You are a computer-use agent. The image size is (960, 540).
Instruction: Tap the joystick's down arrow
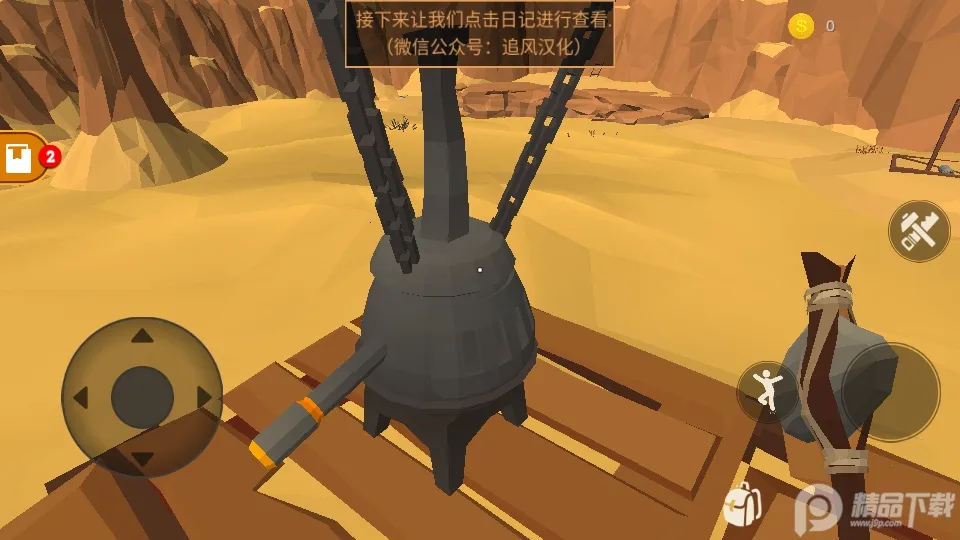coord(142,459)
